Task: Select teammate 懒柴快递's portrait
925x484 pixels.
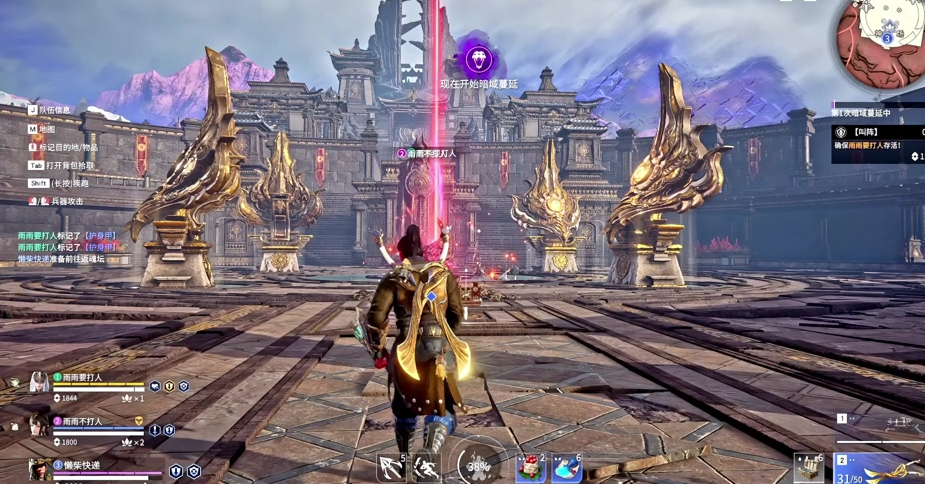Action: point(39,469)
